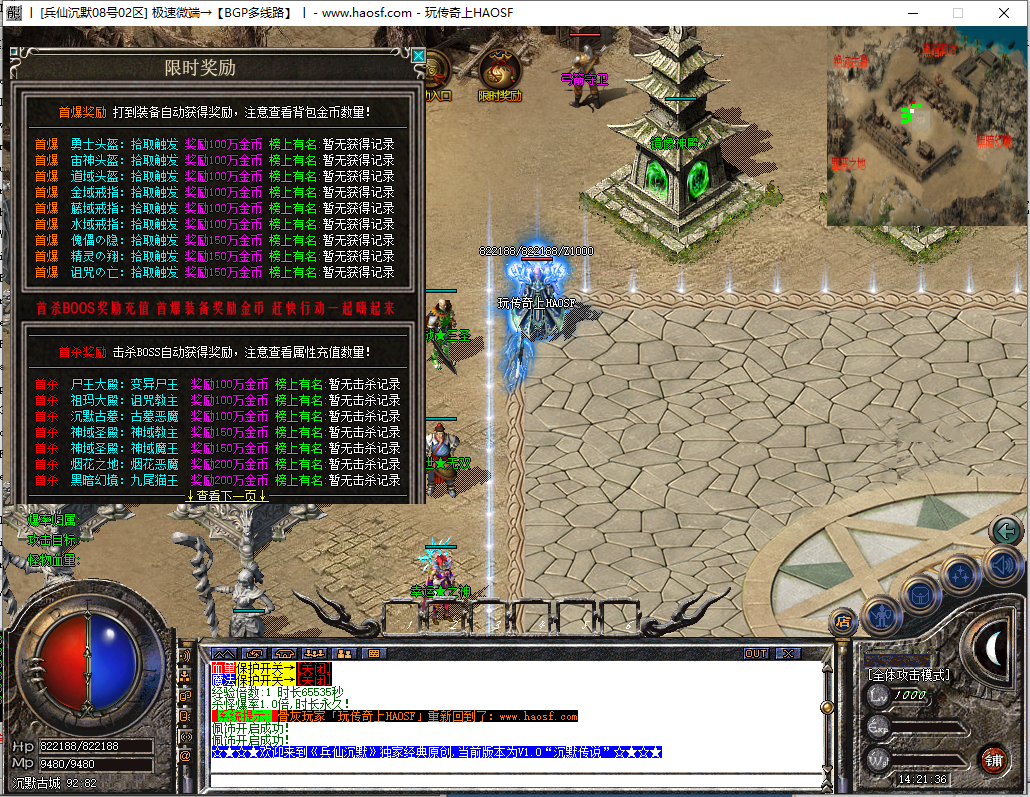Screen dimensions: 1030x797
Task: Click the OUT button above chat
Action: tap(756, 653)
